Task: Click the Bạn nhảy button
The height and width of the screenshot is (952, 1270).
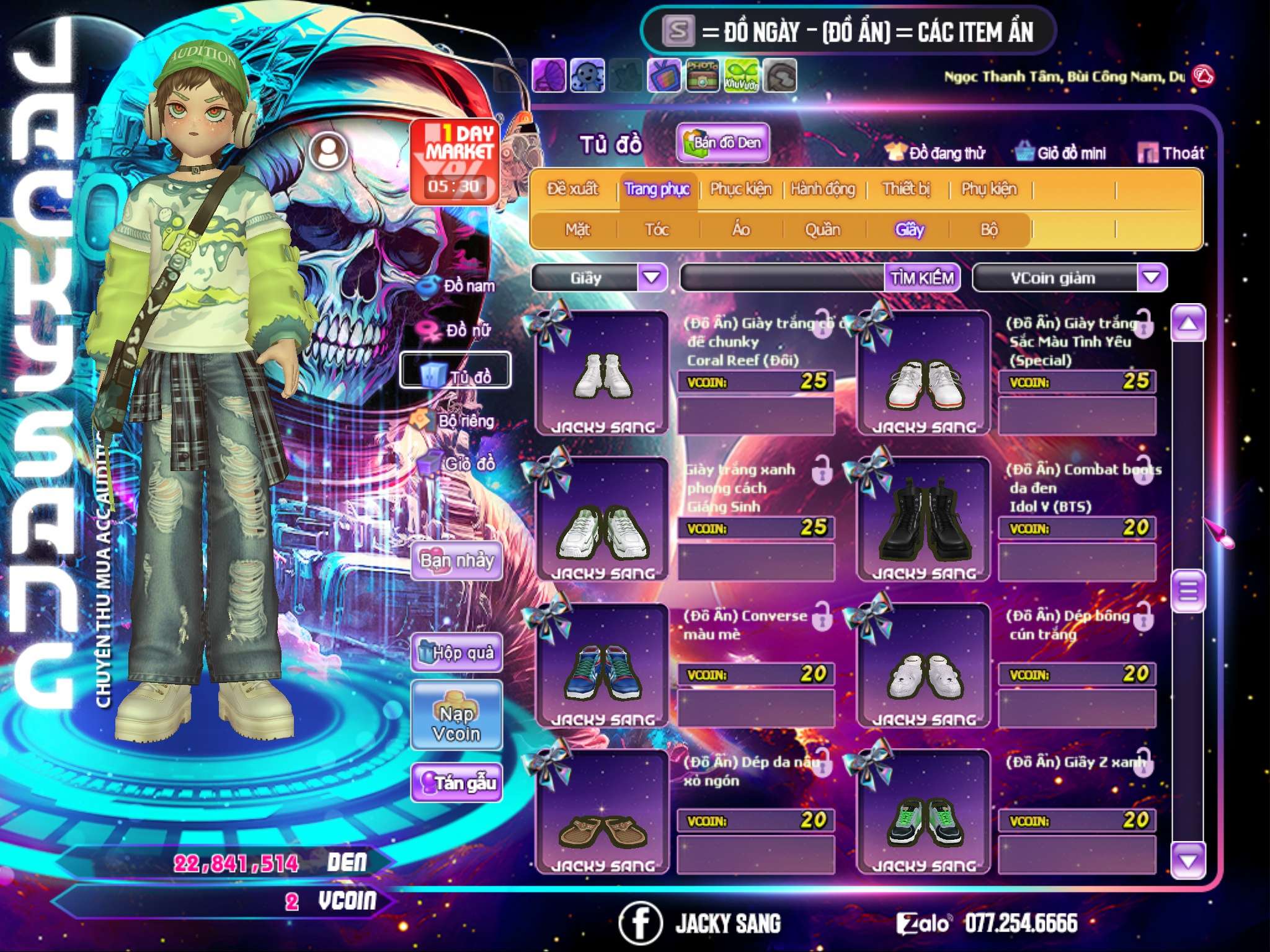Action: [x=456, y=561]
